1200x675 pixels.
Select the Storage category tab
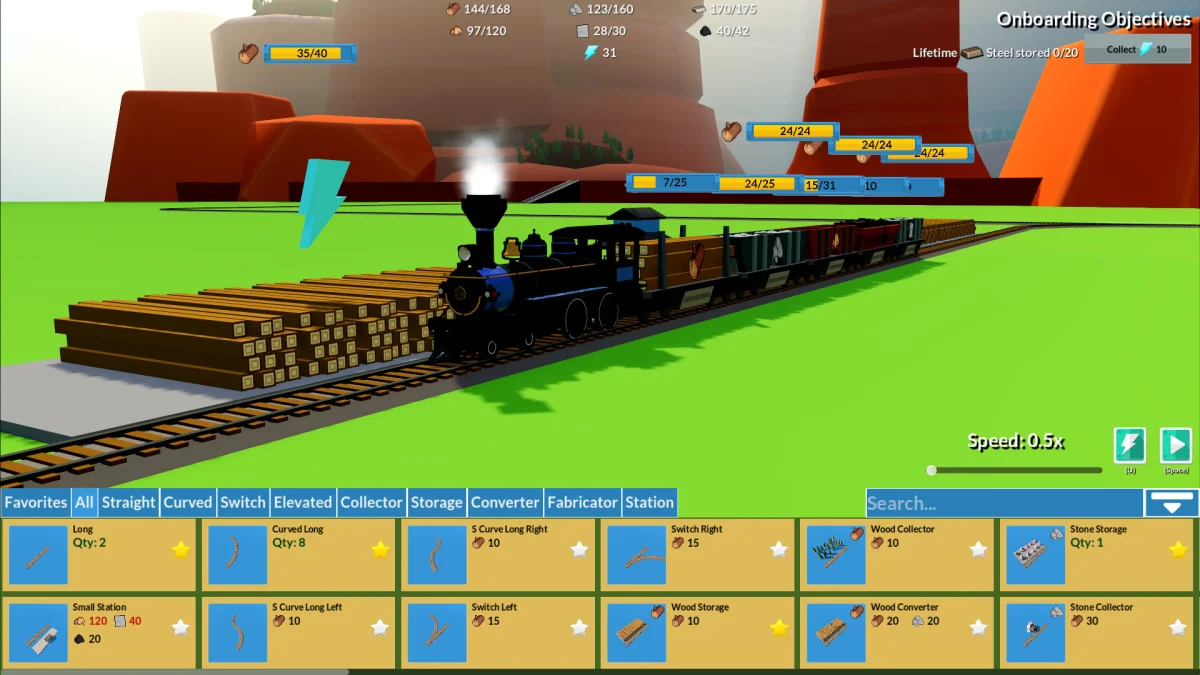pos(436,502)
